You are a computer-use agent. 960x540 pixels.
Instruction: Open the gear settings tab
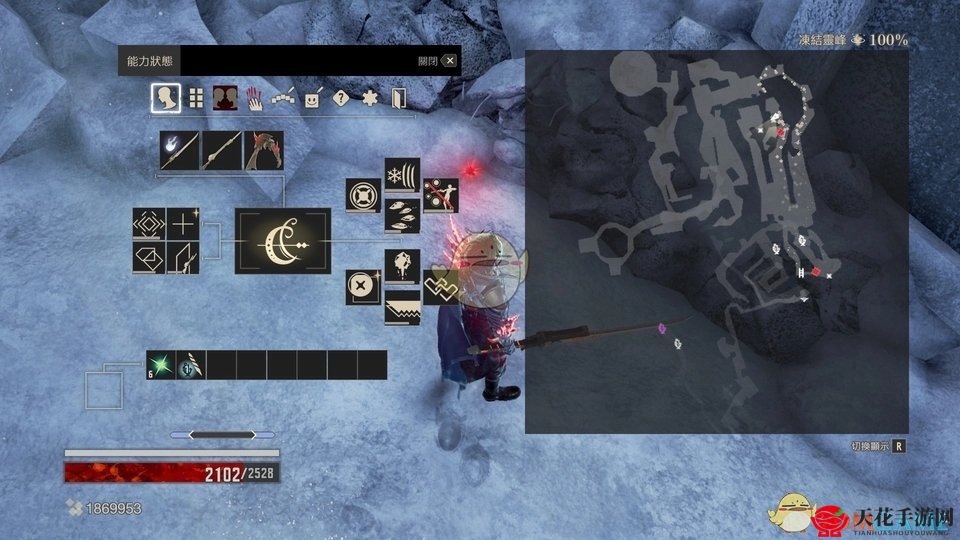pyautogui.click(x=370, y=98)
